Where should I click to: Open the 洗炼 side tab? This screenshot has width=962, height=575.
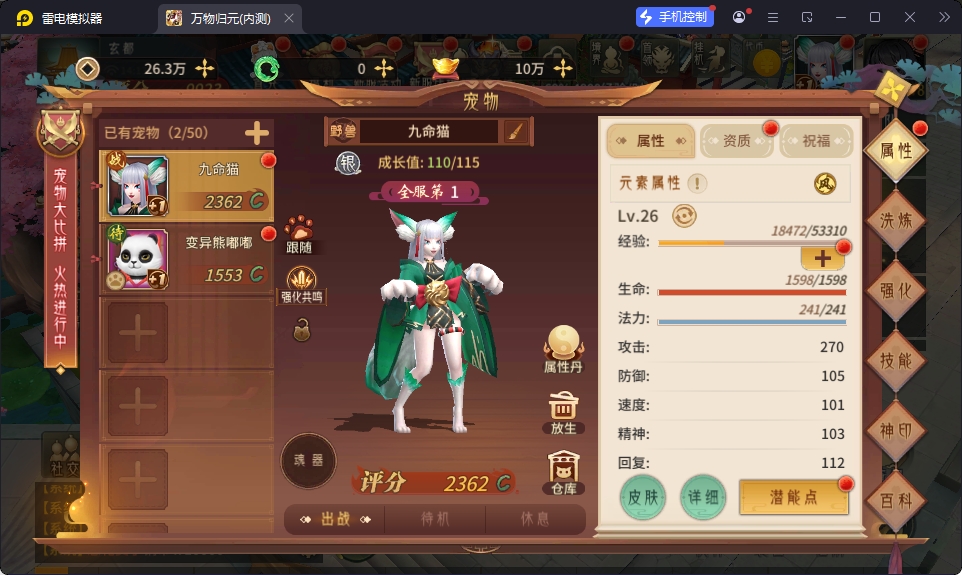click(x=895, y=221)
